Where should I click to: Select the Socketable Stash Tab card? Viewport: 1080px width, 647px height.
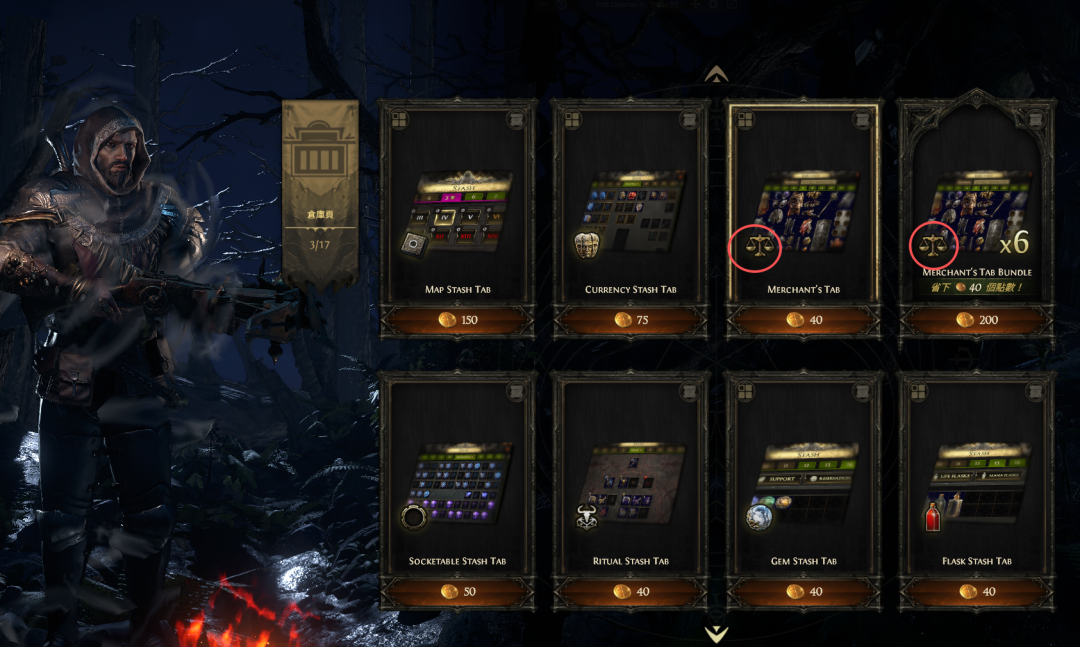click(x=458, y=480)
